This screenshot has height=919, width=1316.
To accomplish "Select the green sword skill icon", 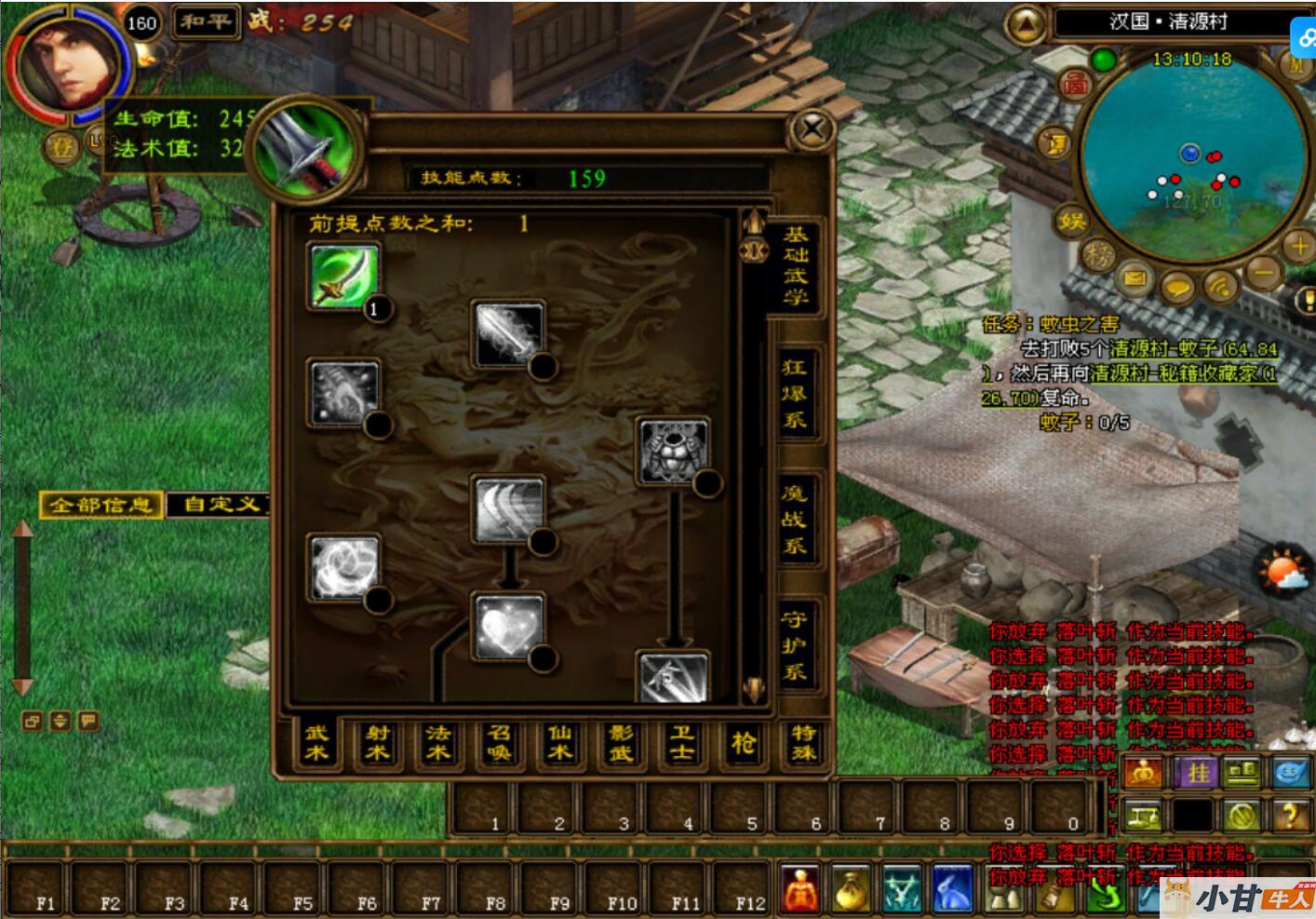I will coord(343,276).
